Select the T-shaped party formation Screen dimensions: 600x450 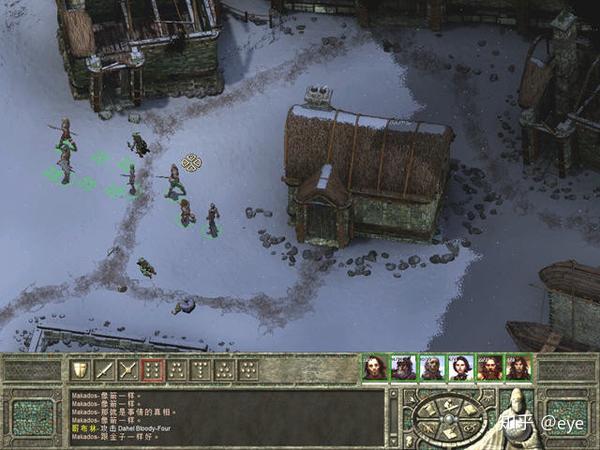[200, 371]
